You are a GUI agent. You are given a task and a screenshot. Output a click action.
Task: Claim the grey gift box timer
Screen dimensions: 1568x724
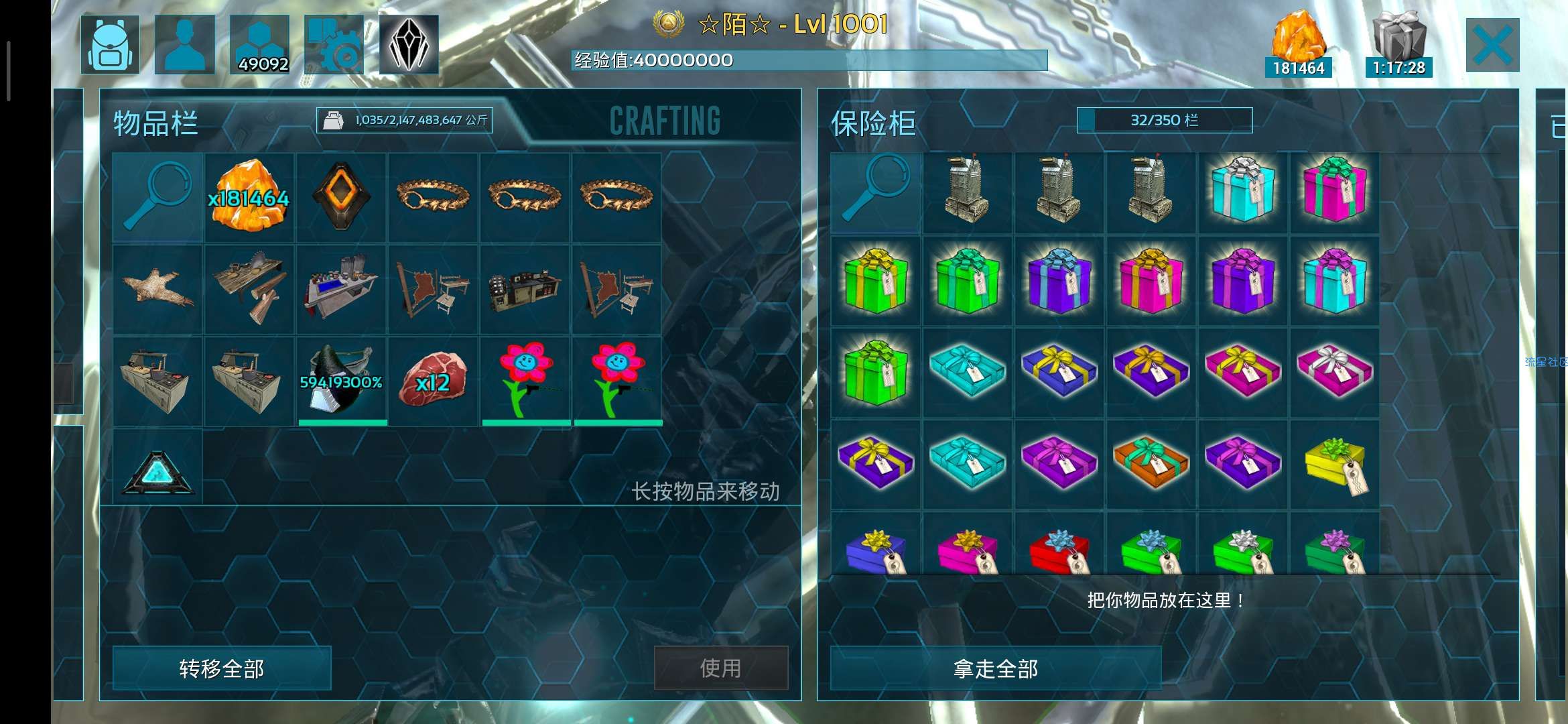(x=1398, y=45)
